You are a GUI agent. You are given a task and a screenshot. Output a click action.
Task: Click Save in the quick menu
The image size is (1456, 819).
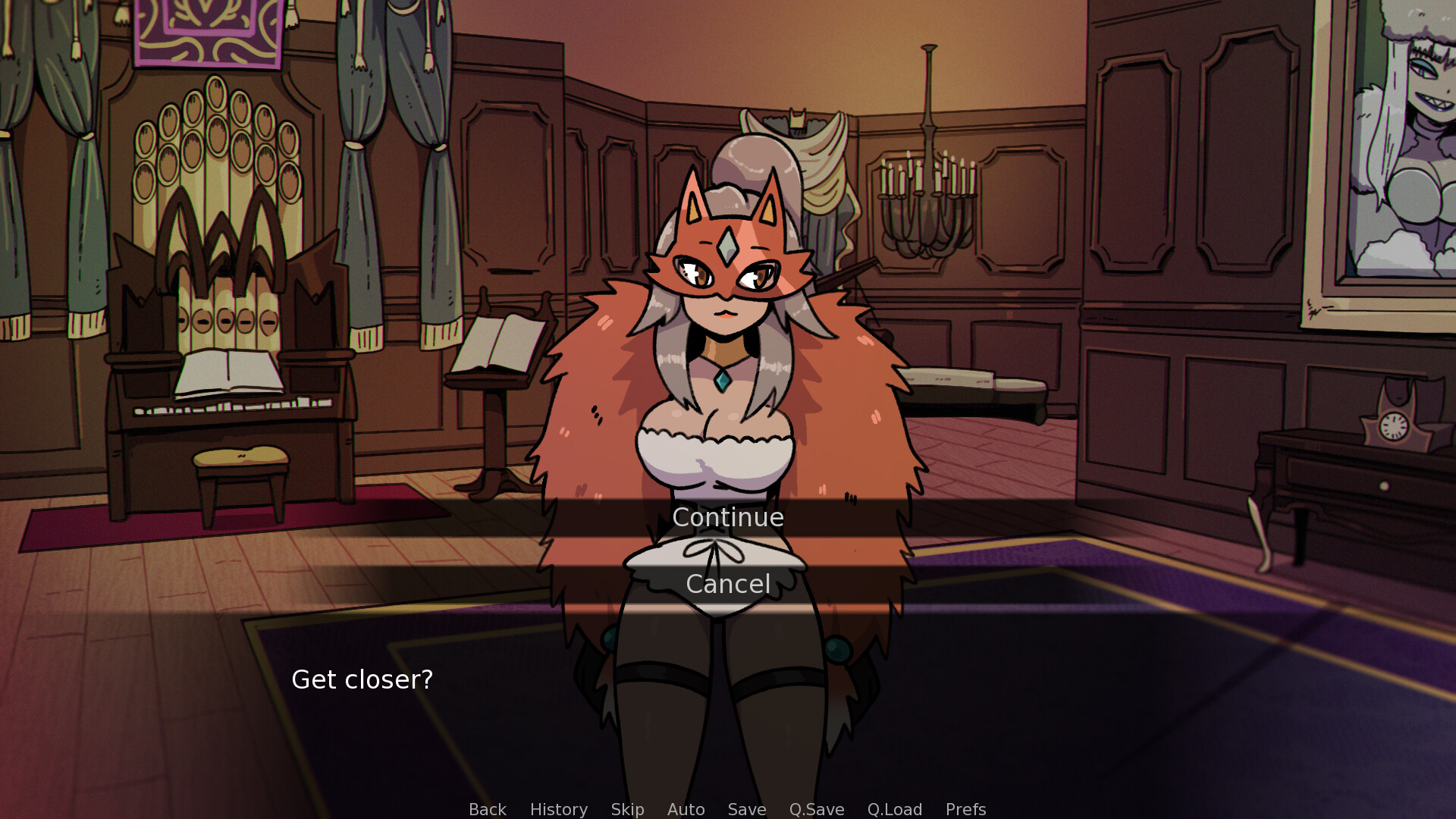tap(746, 809)
